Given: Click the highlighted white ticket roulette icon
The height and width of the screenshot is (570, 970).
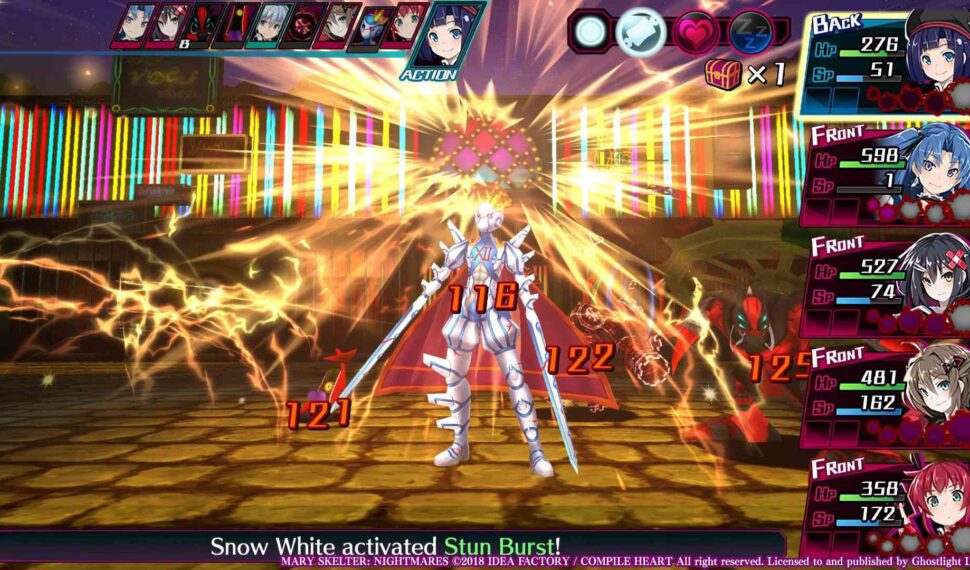Looking at the screenshot, I should tap(641, 31).
